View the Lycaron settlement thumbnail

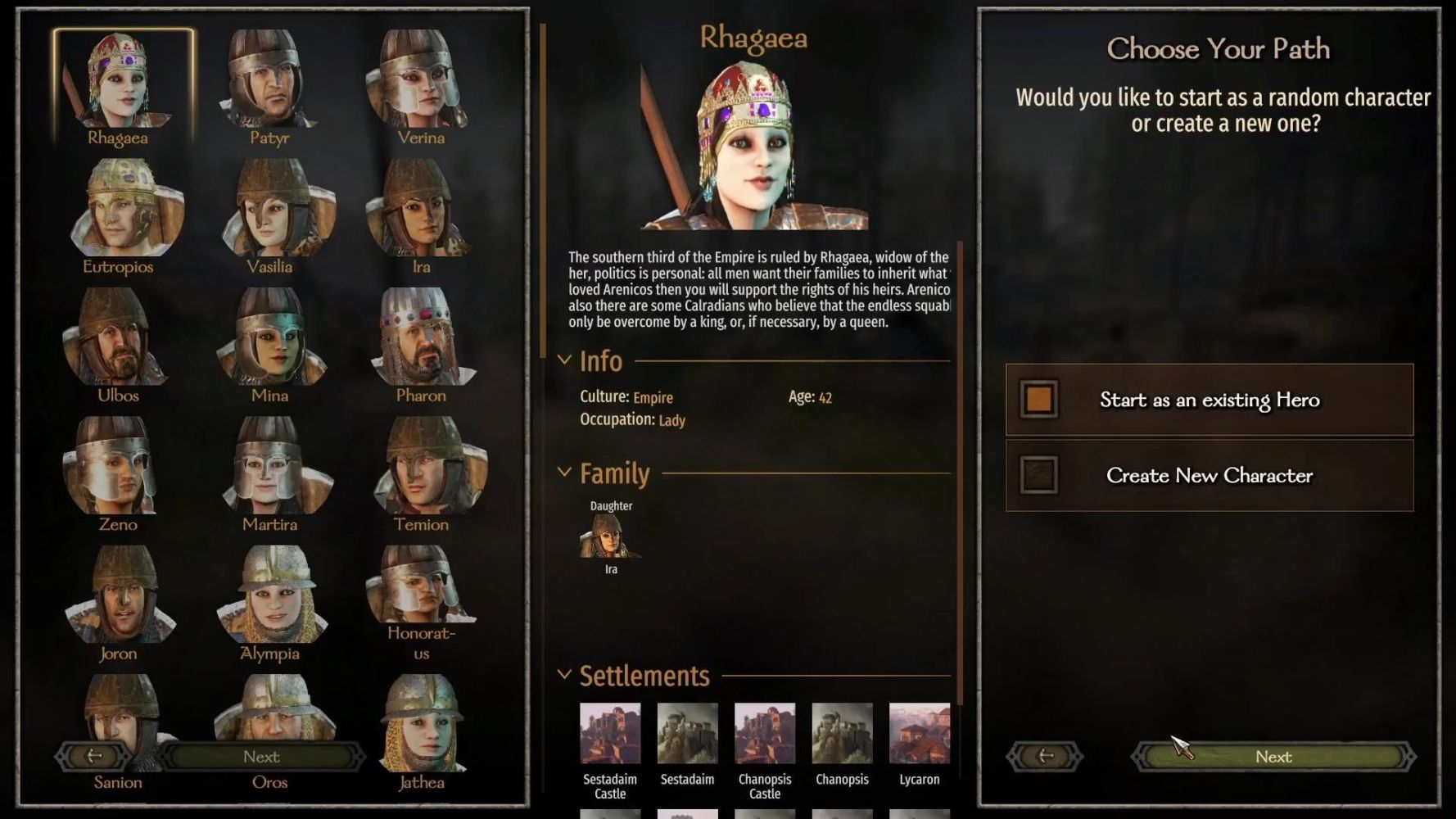click(919, 733)
